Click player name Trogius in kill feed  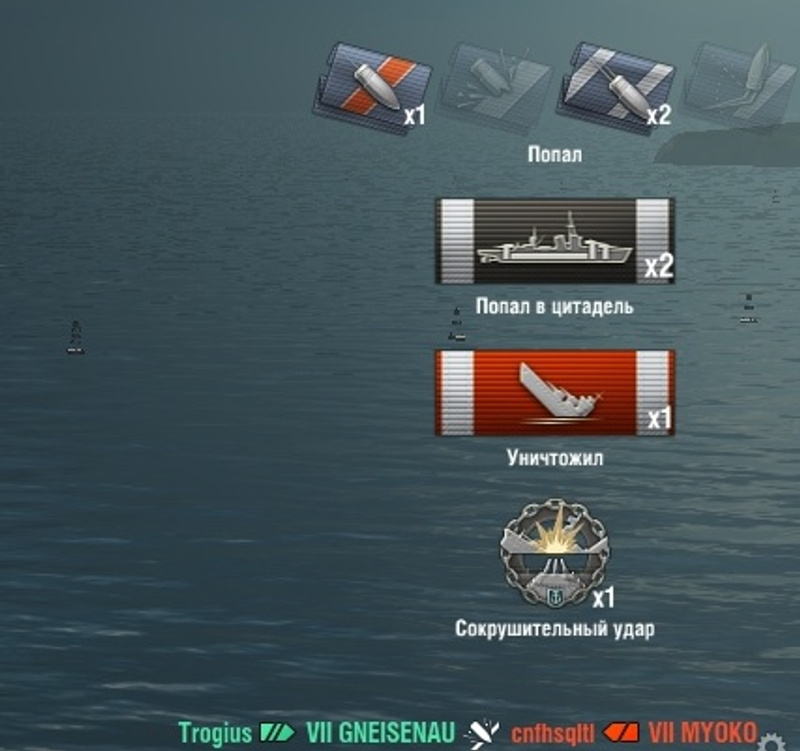coord(215,733)
